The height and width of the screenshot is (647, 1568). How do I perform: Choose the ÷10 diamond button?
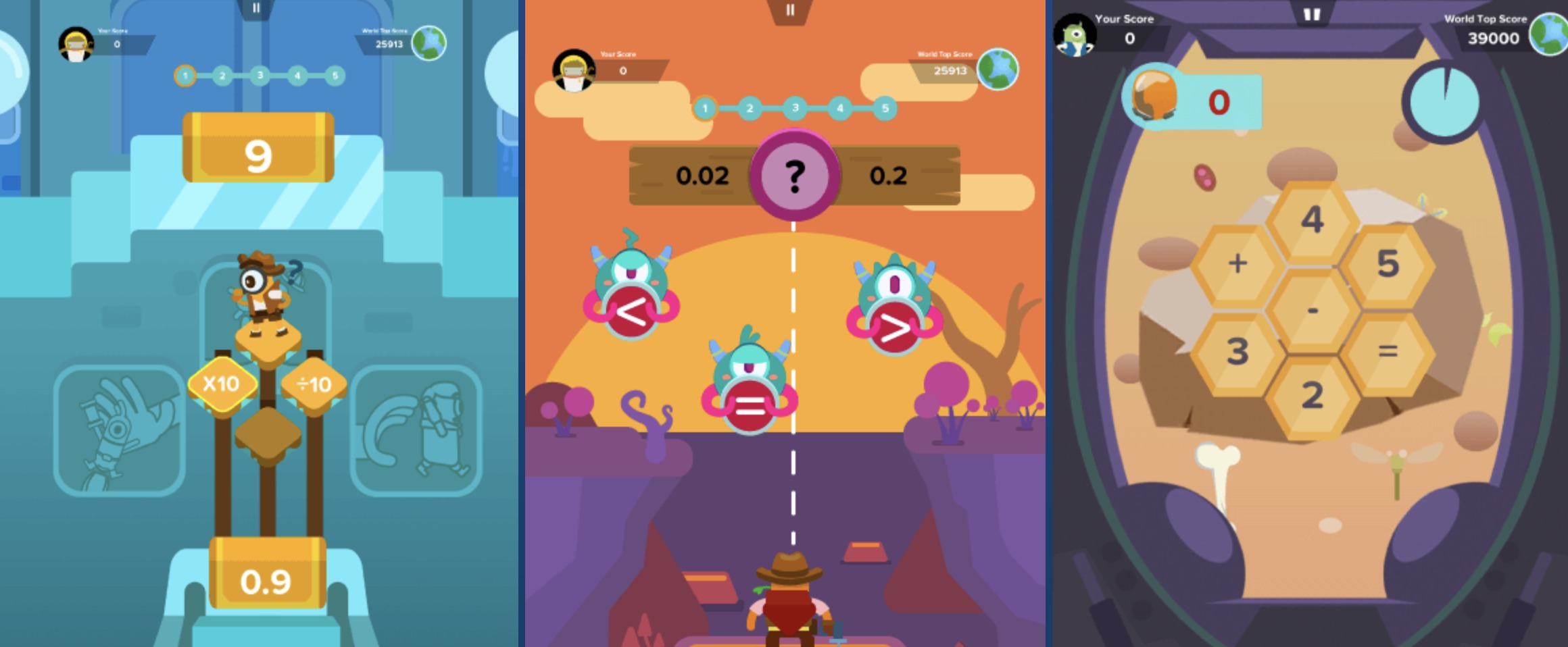(x=314, y=384)
